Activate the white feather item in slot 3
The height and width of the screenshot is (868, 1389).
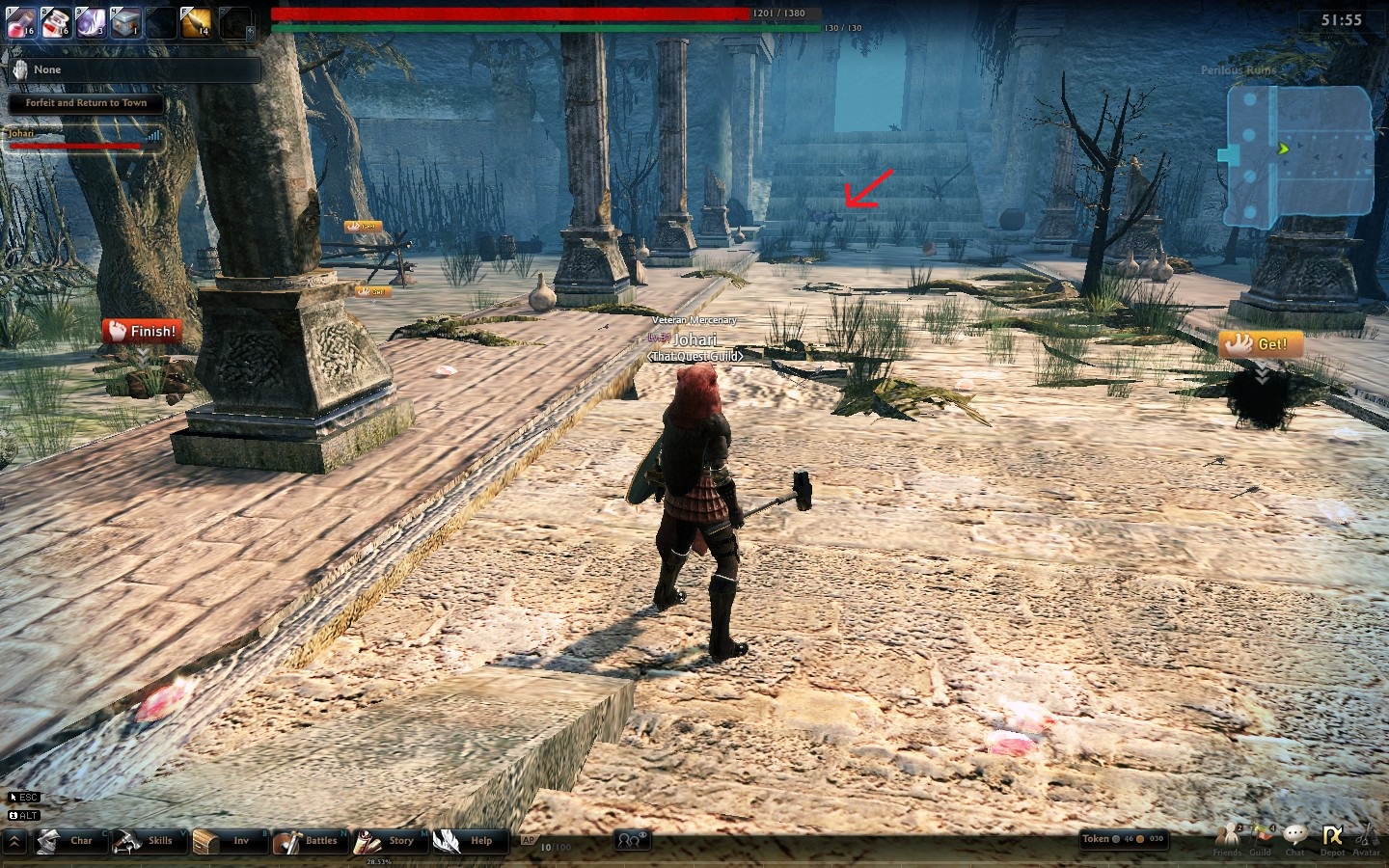(x=91, y=21)
